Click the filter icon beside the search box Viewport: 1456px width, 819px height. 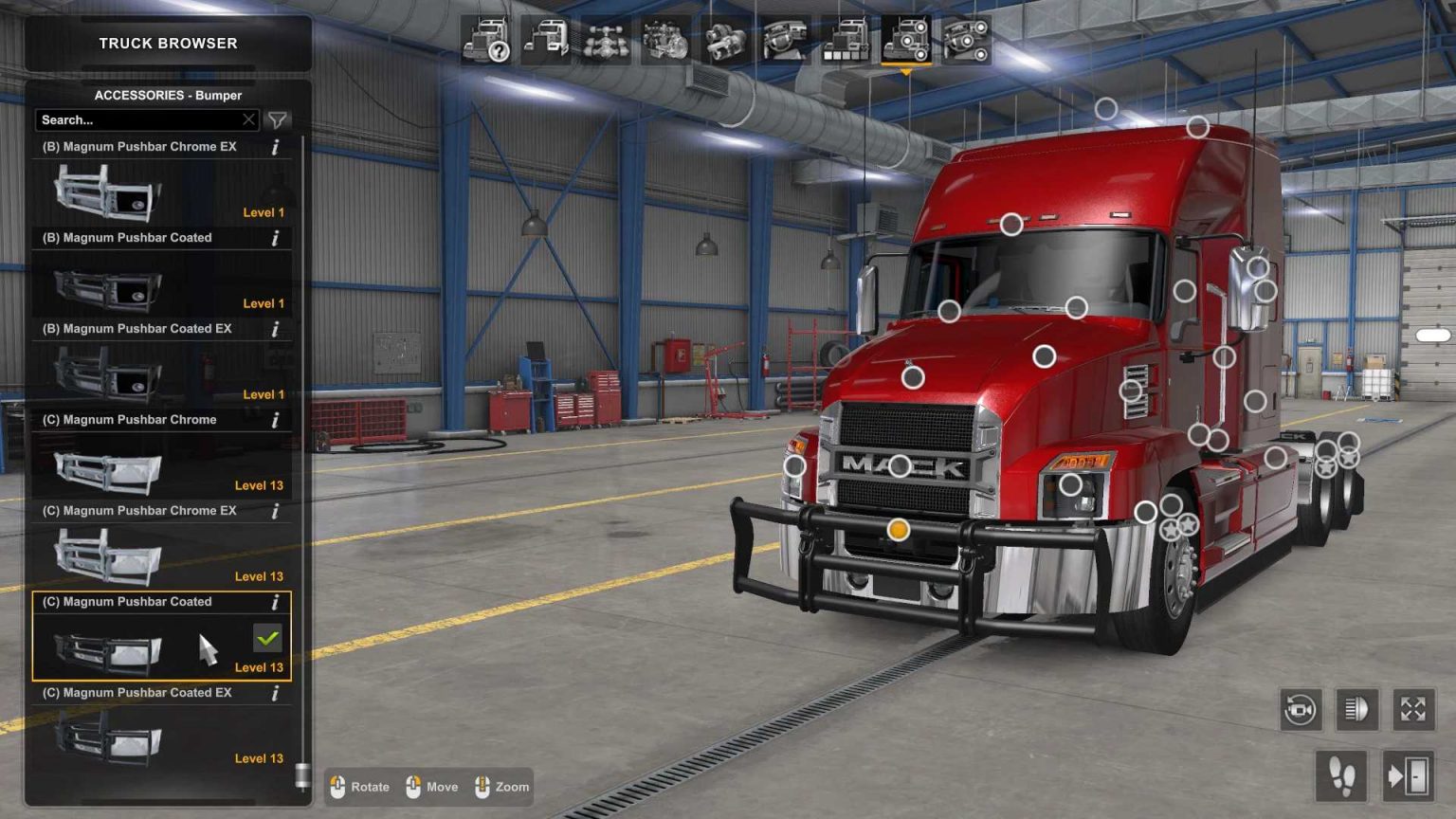[276, 119]
